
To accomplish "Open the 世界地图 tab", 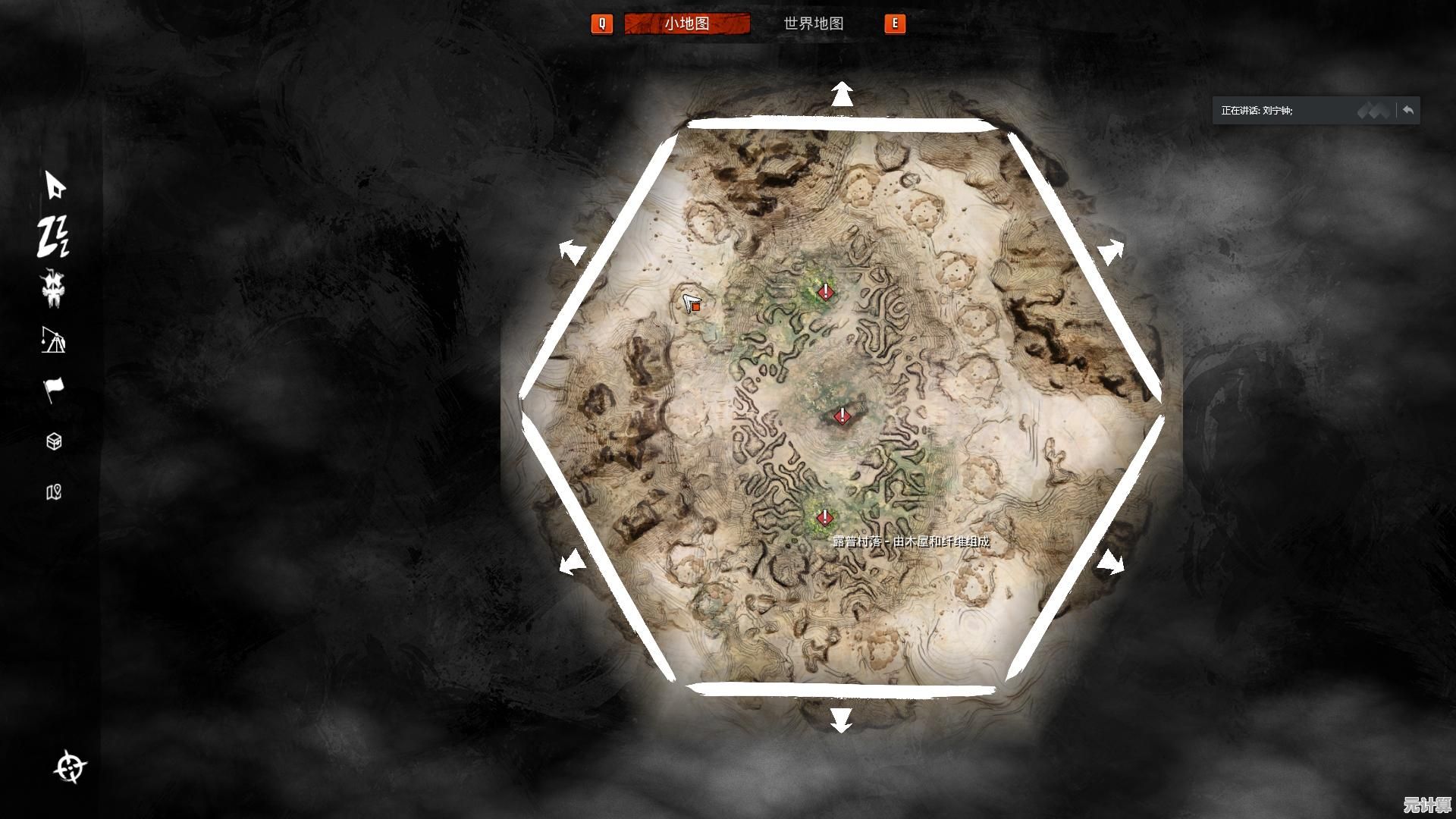I will (813, 24).
